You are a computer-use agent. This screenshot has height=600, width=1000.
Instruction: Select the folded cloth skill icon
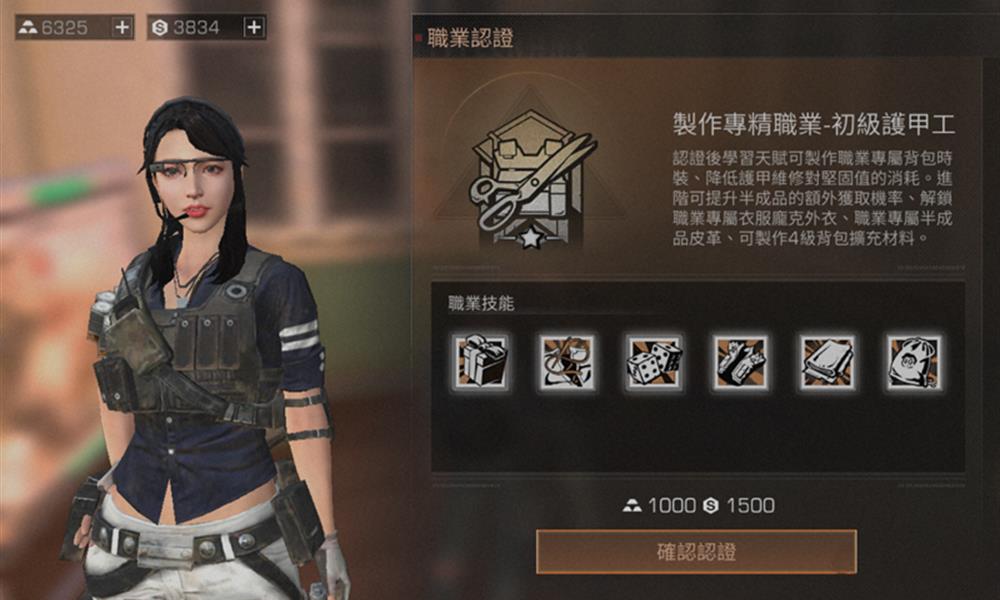tap(828, 362)
